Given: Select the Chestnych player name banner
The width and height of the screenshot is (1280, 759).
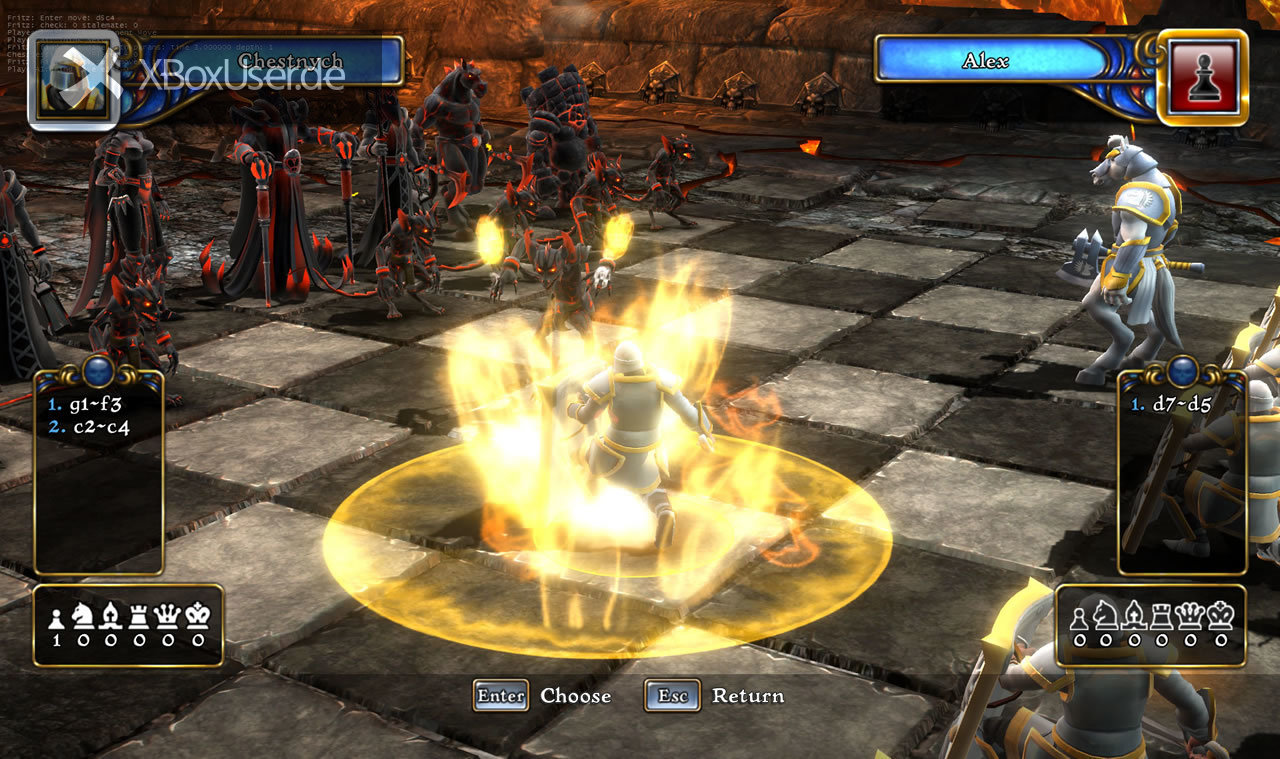Looking at the screenshot, I should (x=290, y=61).
